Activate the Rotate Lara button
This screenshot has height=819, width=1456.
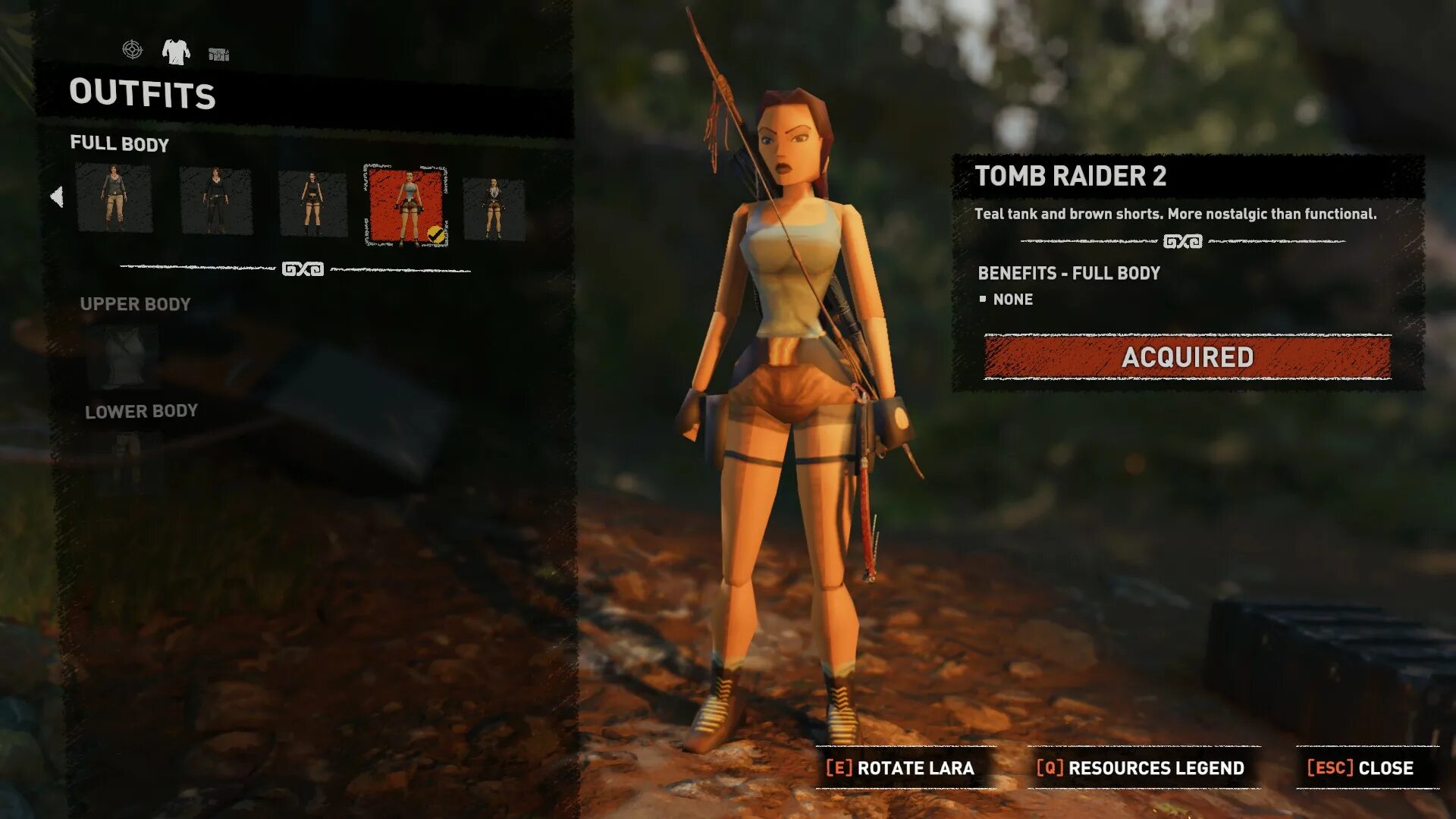[900, 768]
